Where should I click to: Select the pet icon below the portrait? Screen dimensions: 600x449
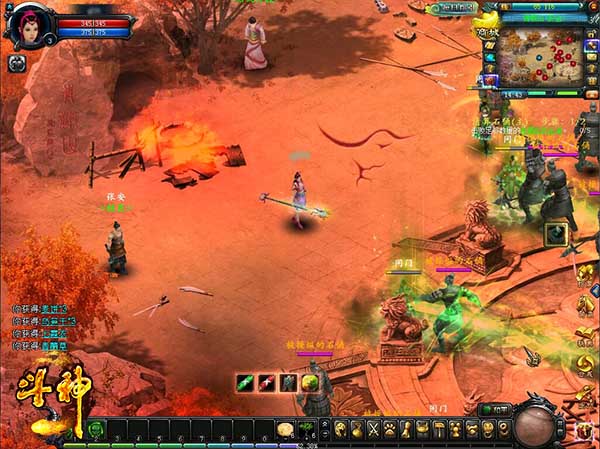[x=17, y=63]
